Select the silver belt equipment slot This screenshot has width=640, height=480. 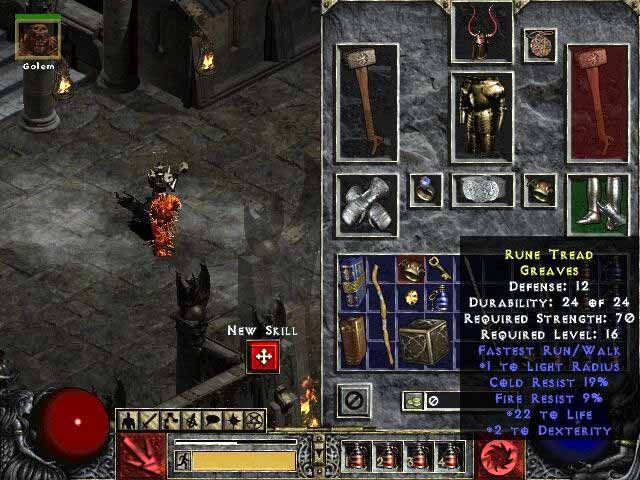click(x=482, y=190)
